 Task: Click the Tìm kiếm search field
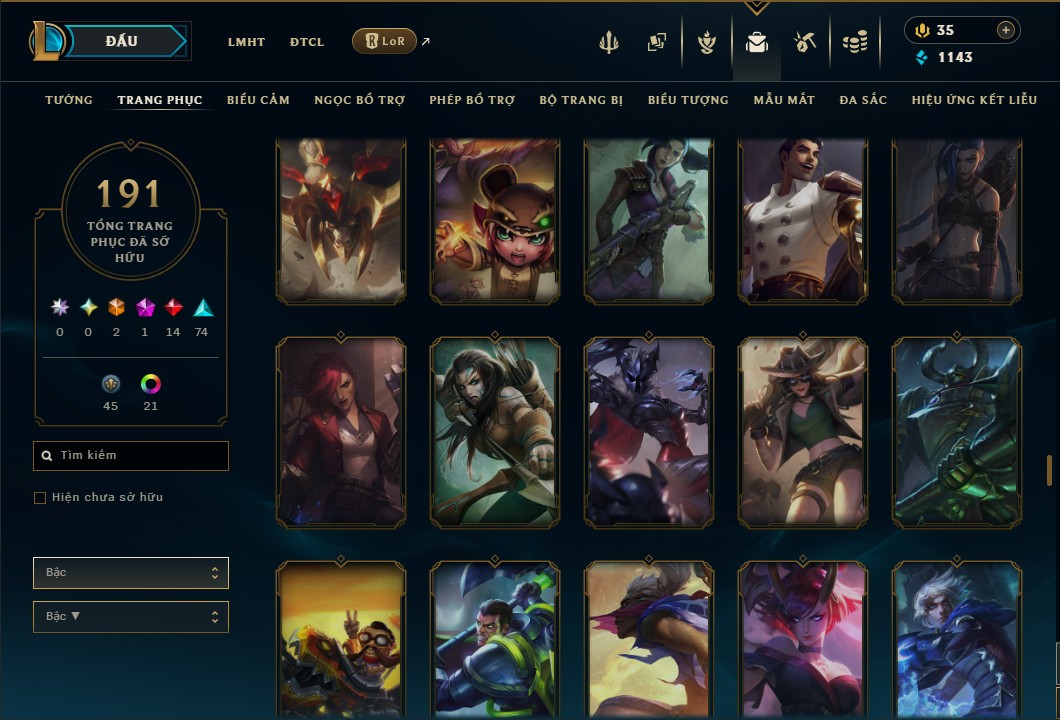click(x=131, y=456)
